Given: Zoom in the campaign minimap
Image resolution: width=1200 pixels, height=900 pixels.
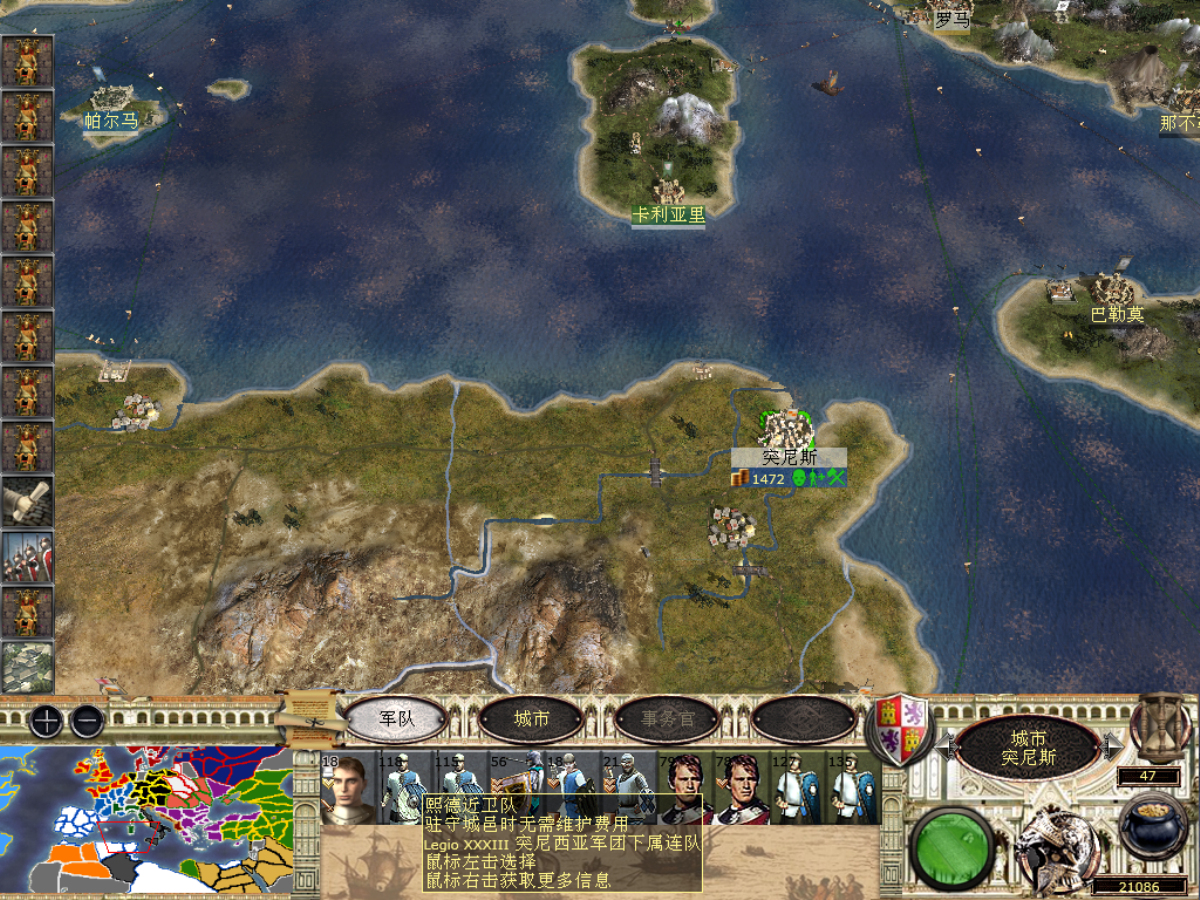Looking at the screenshot, I should coord(46,720).
